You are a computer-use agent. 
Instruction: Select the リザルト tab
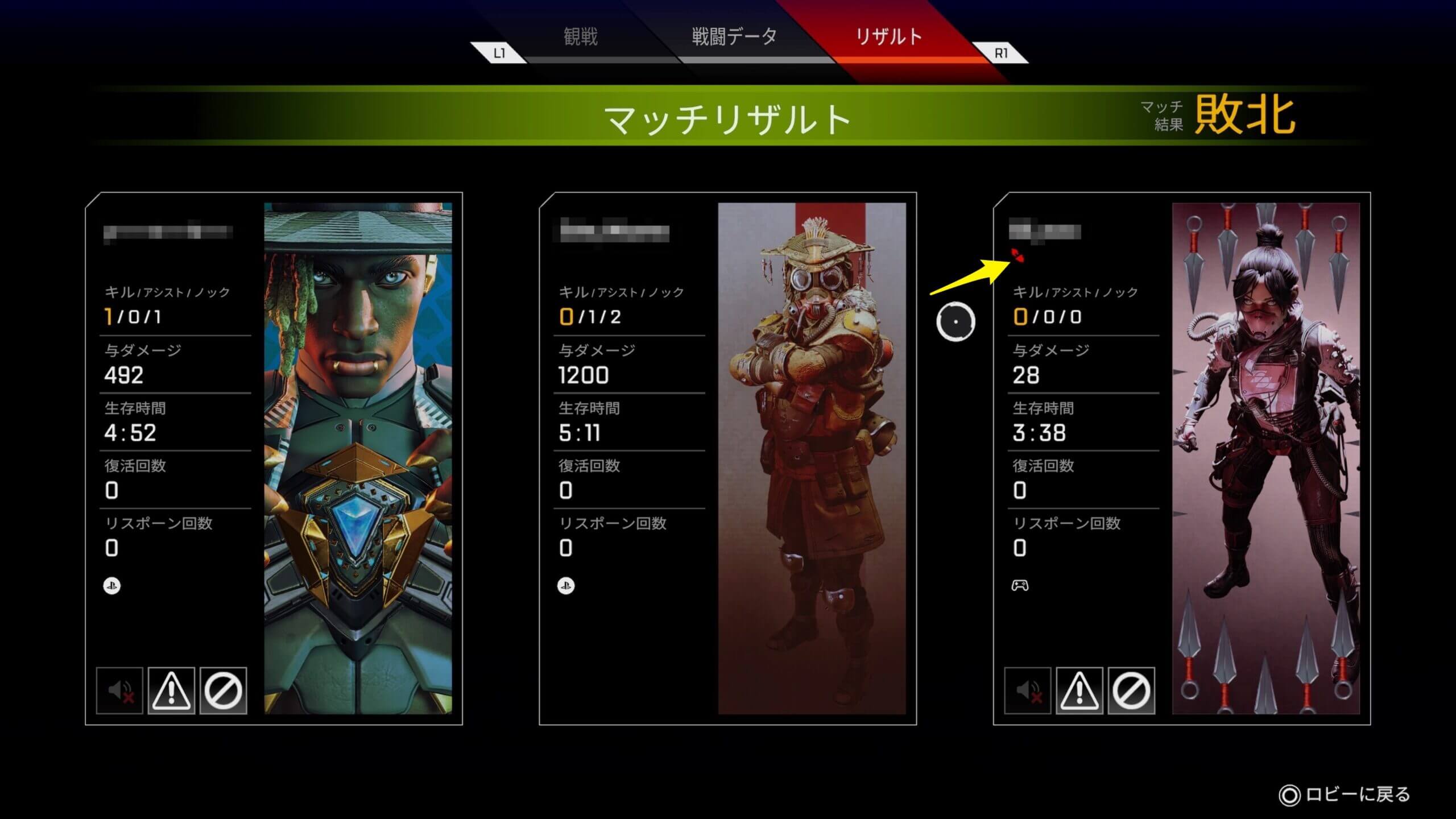coord(888,38)
